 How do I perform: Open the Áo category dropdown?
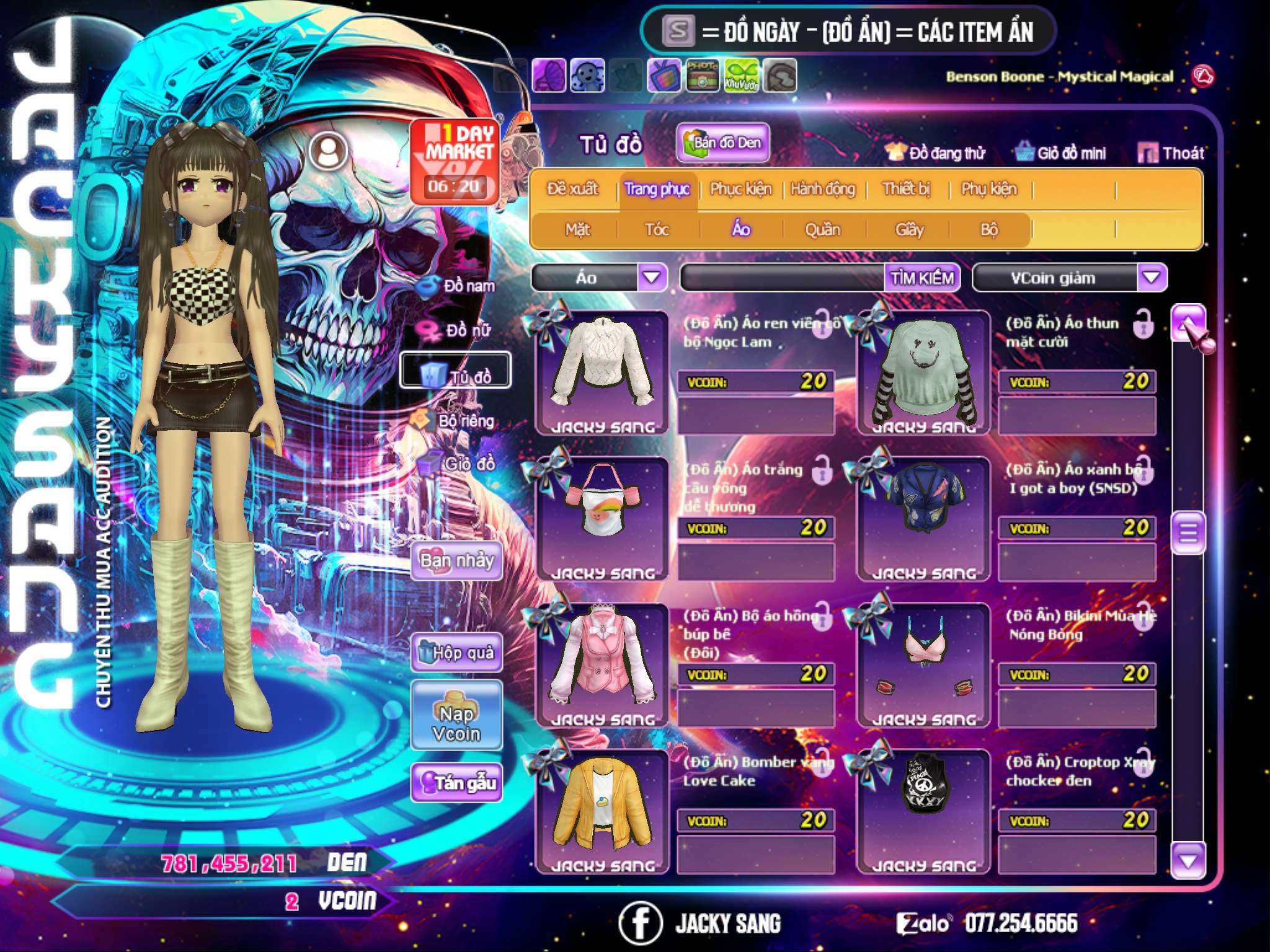click(x=652, y=277)
